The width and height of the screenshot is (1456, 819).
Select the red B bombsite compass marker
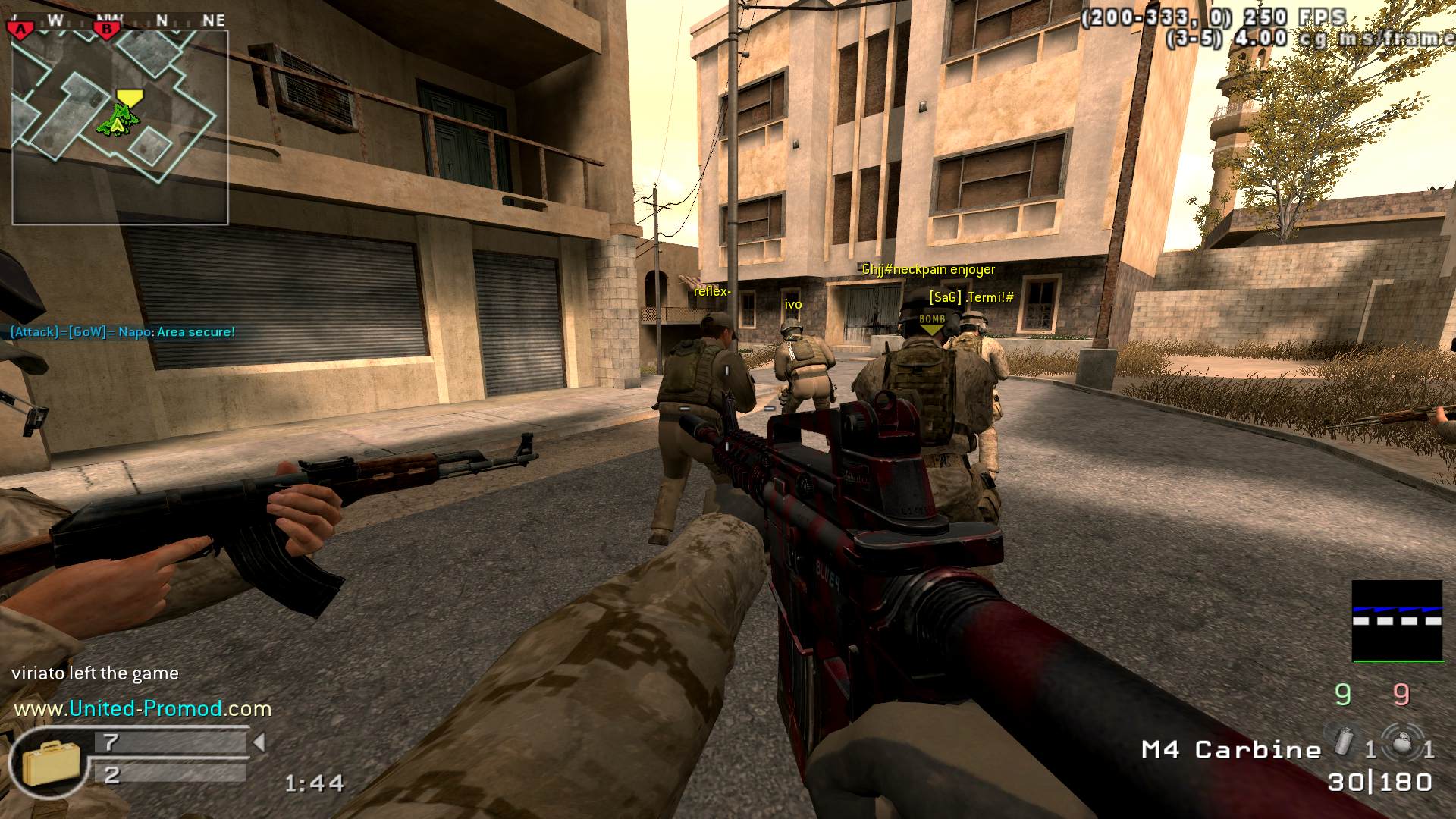[x=107, y=30]
